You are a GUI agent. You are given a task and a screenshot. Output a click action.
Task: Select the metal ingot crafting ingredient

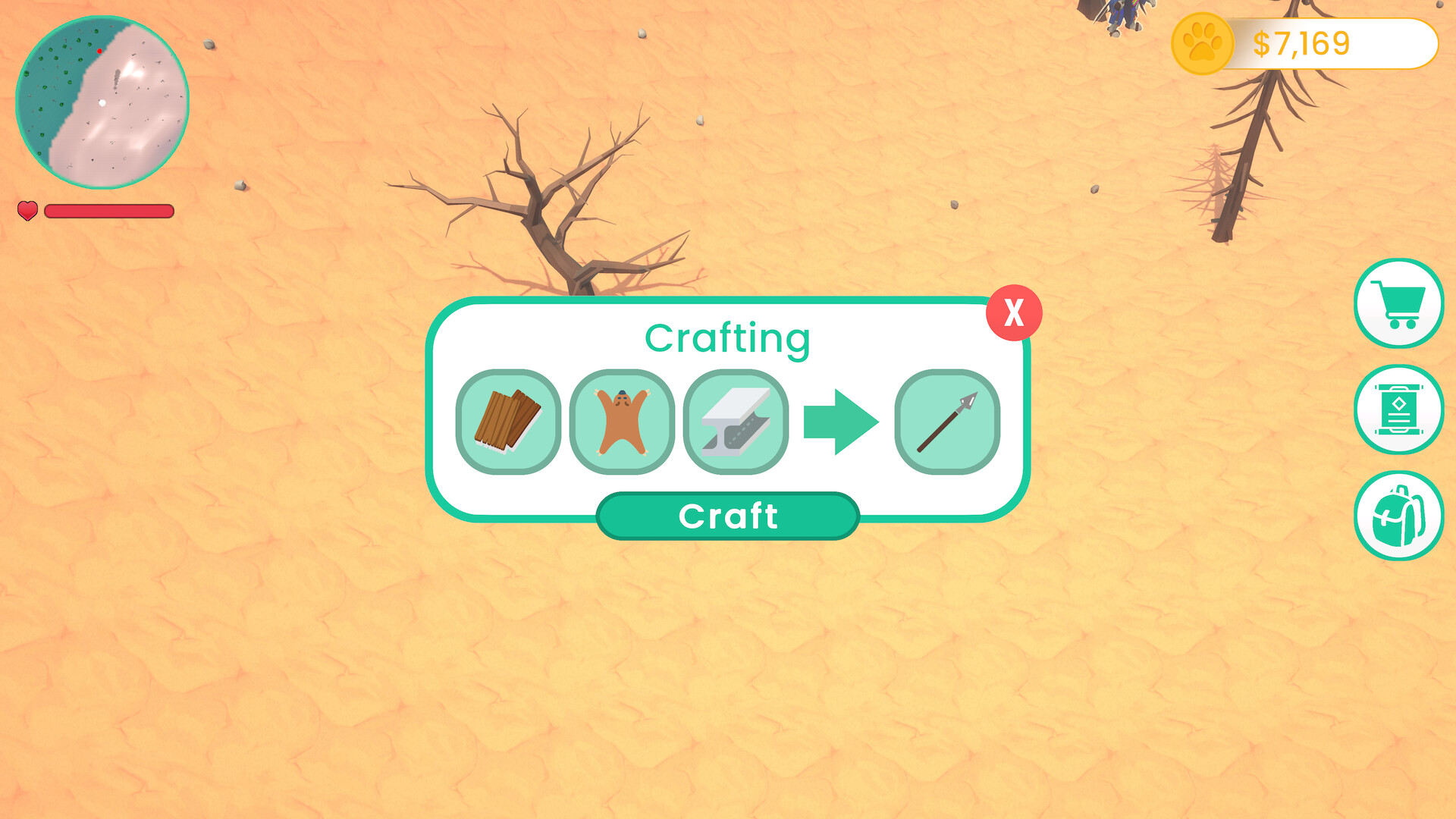736,422
